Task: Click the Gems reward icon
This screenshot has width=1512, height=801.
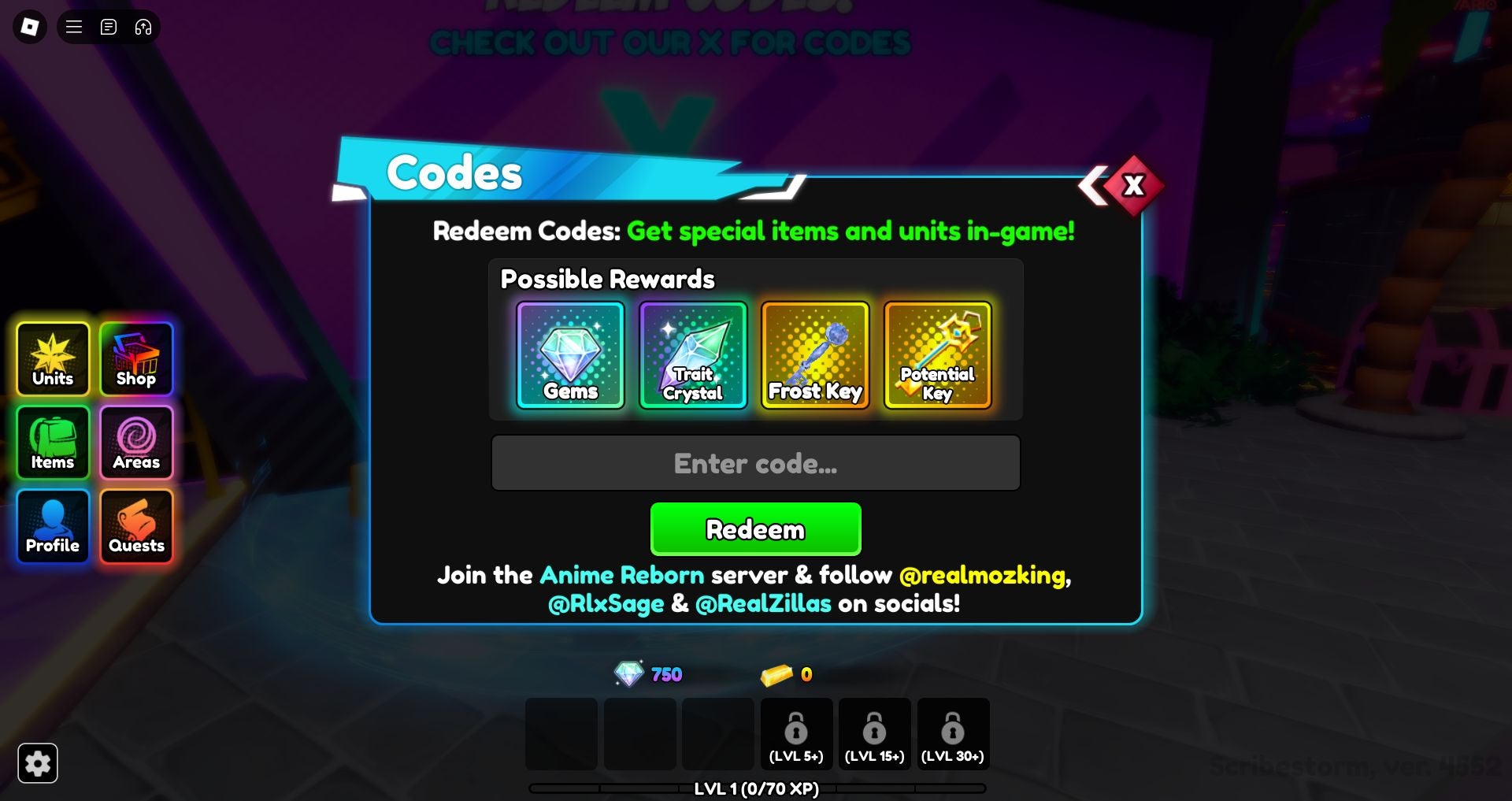Action: [569, 355]
